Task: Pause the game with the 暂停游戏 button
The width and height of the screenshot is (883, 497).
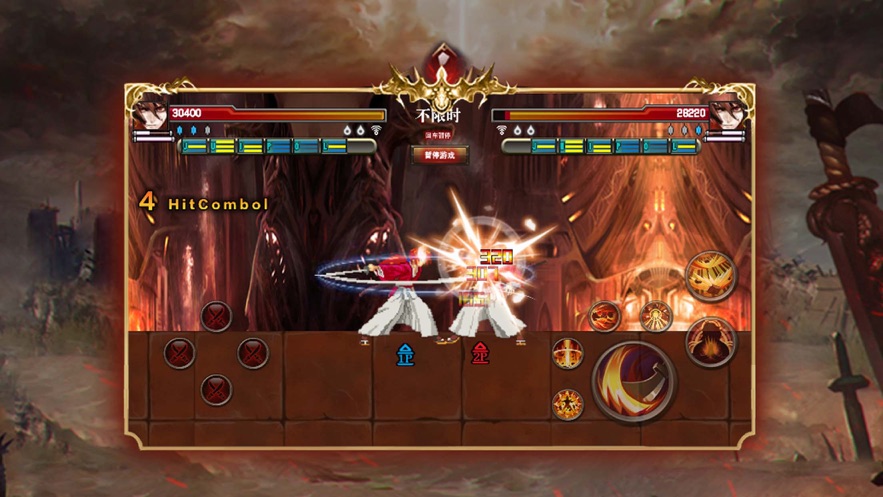Action: (440, 155)
